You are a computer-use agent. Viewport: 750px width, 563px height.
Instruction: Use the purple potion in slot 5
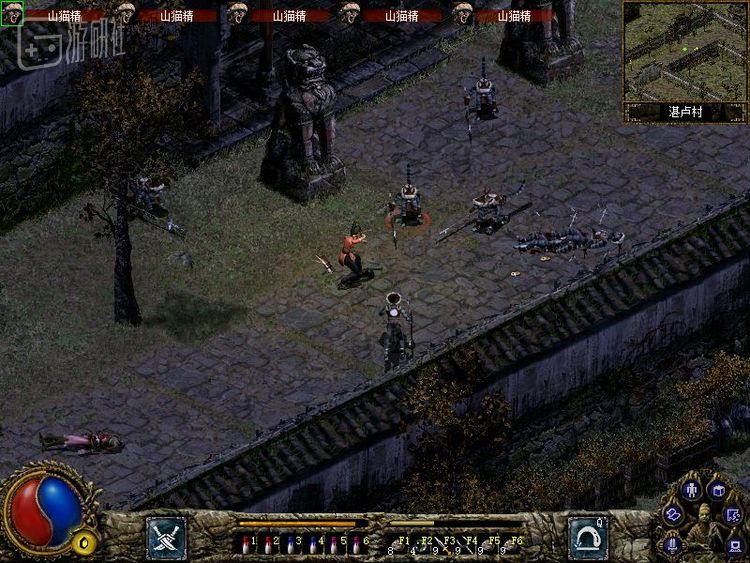point(332,544)
